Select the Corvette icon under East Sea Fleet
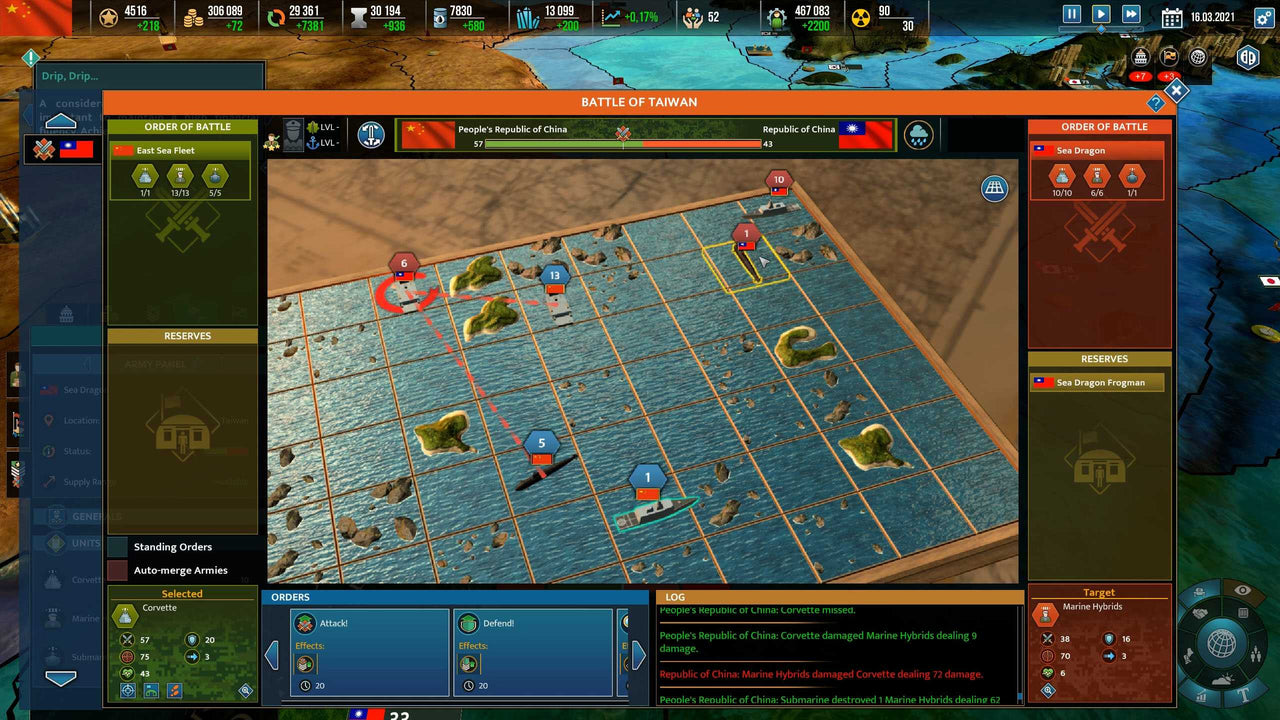This screenshot has width=1280, height=720. point(145,177)
